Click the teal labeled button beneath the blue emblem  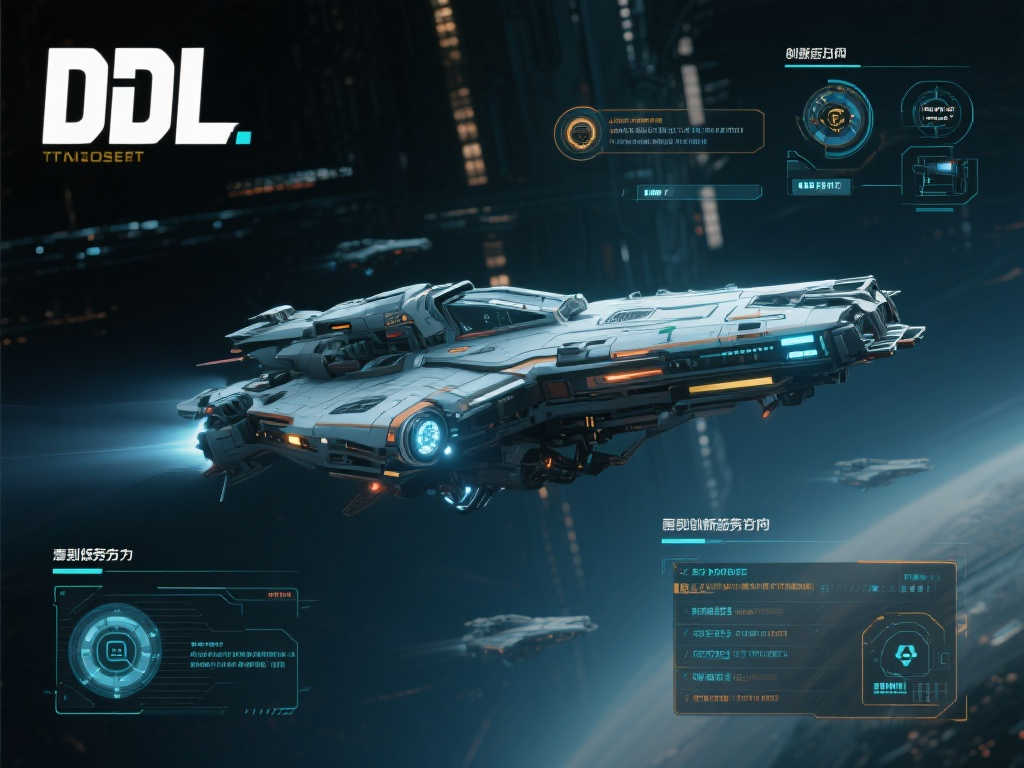coord(819,186)
